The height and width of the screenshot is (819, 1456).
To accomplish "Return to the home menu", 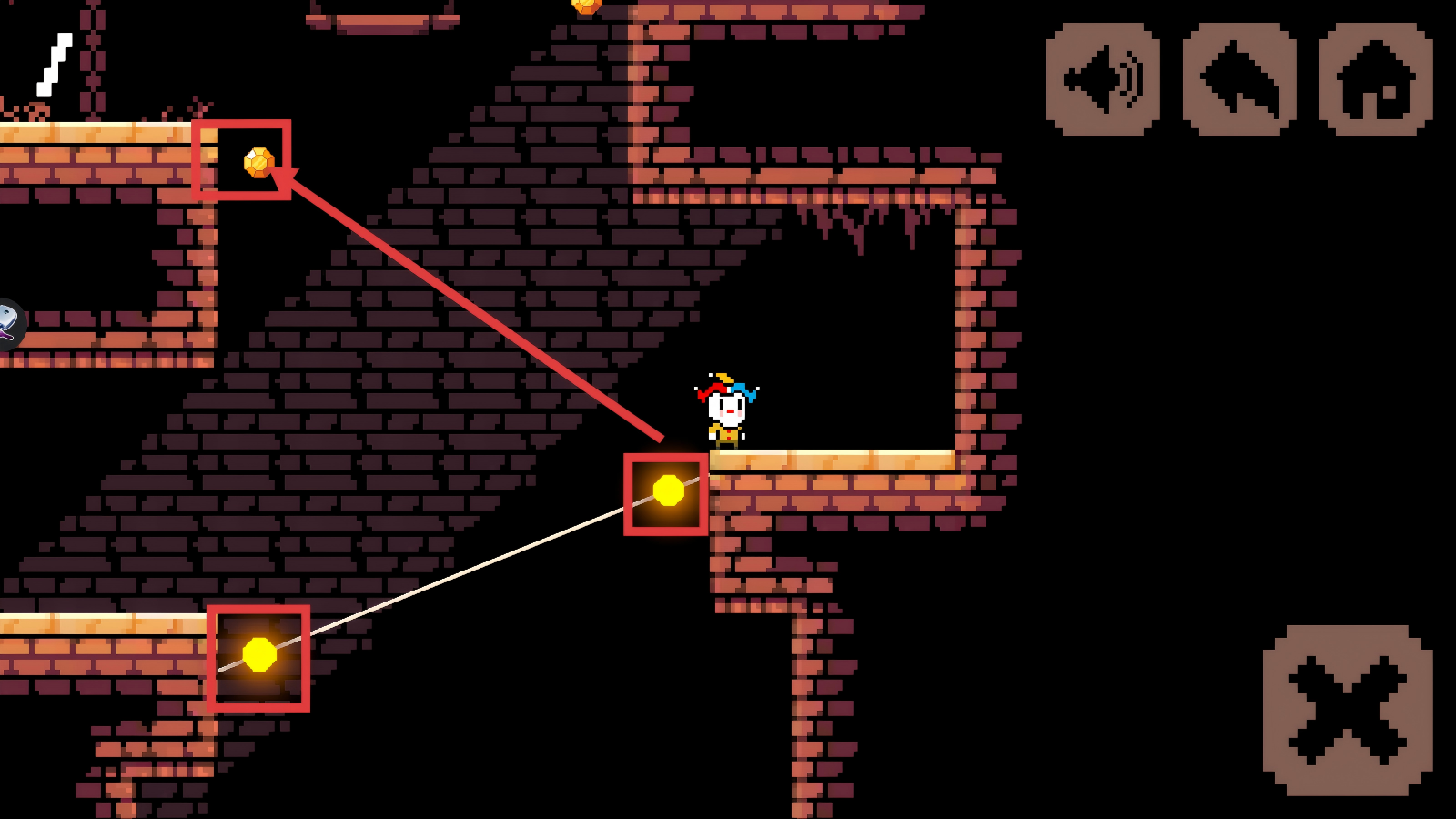I will [1376, 80].
